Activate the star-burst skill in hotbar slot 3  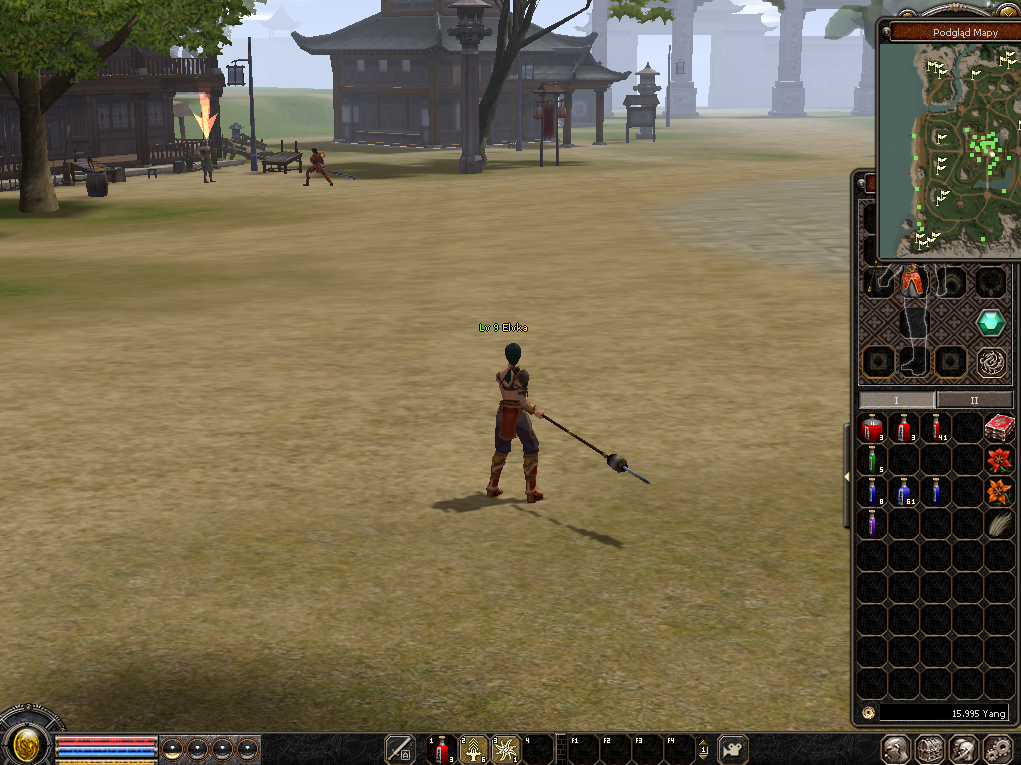click(506, 749)
